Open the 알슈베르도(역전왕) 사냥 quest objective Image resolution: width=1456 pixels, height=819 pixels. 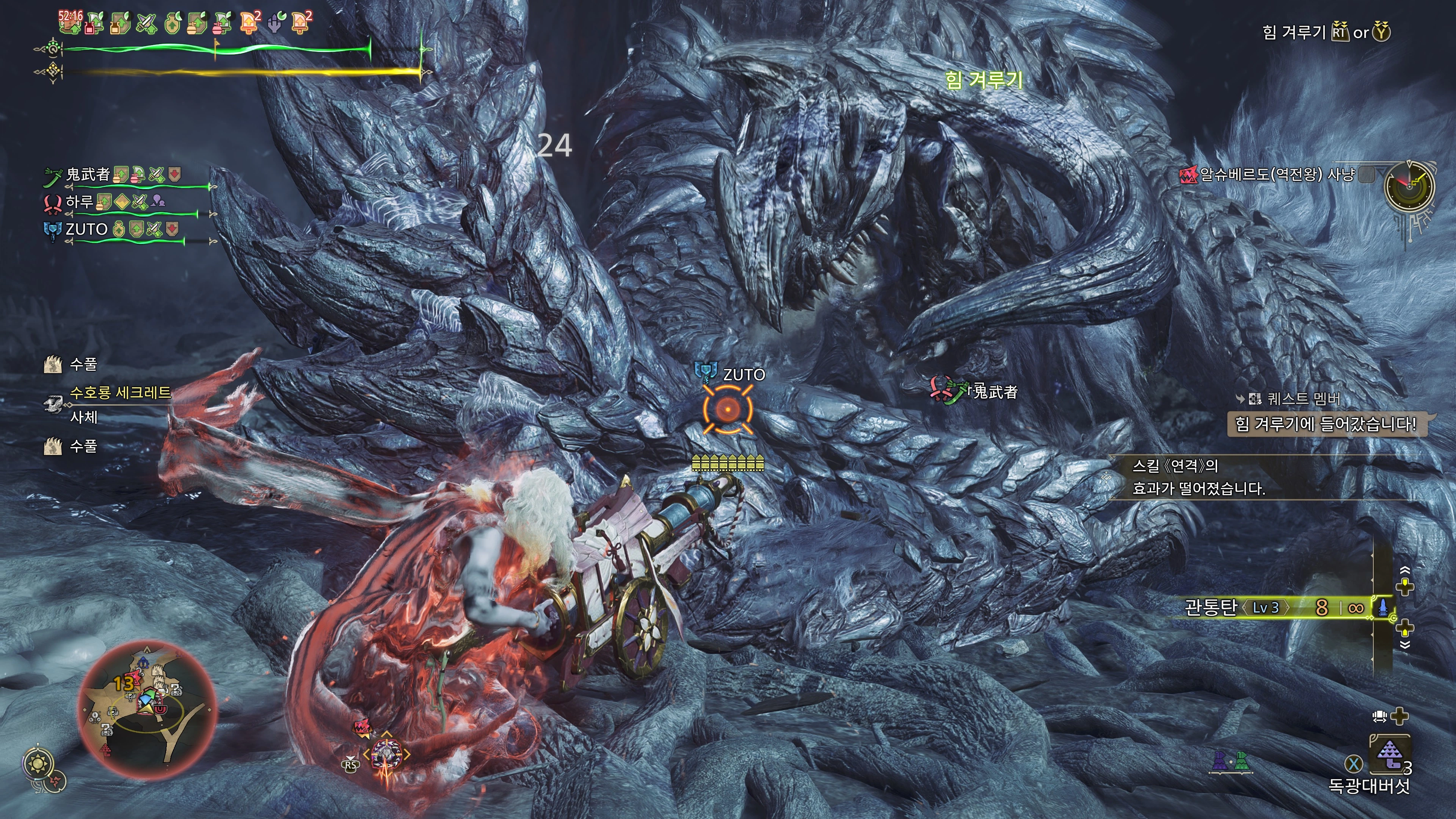click(x=1276, y=175)
